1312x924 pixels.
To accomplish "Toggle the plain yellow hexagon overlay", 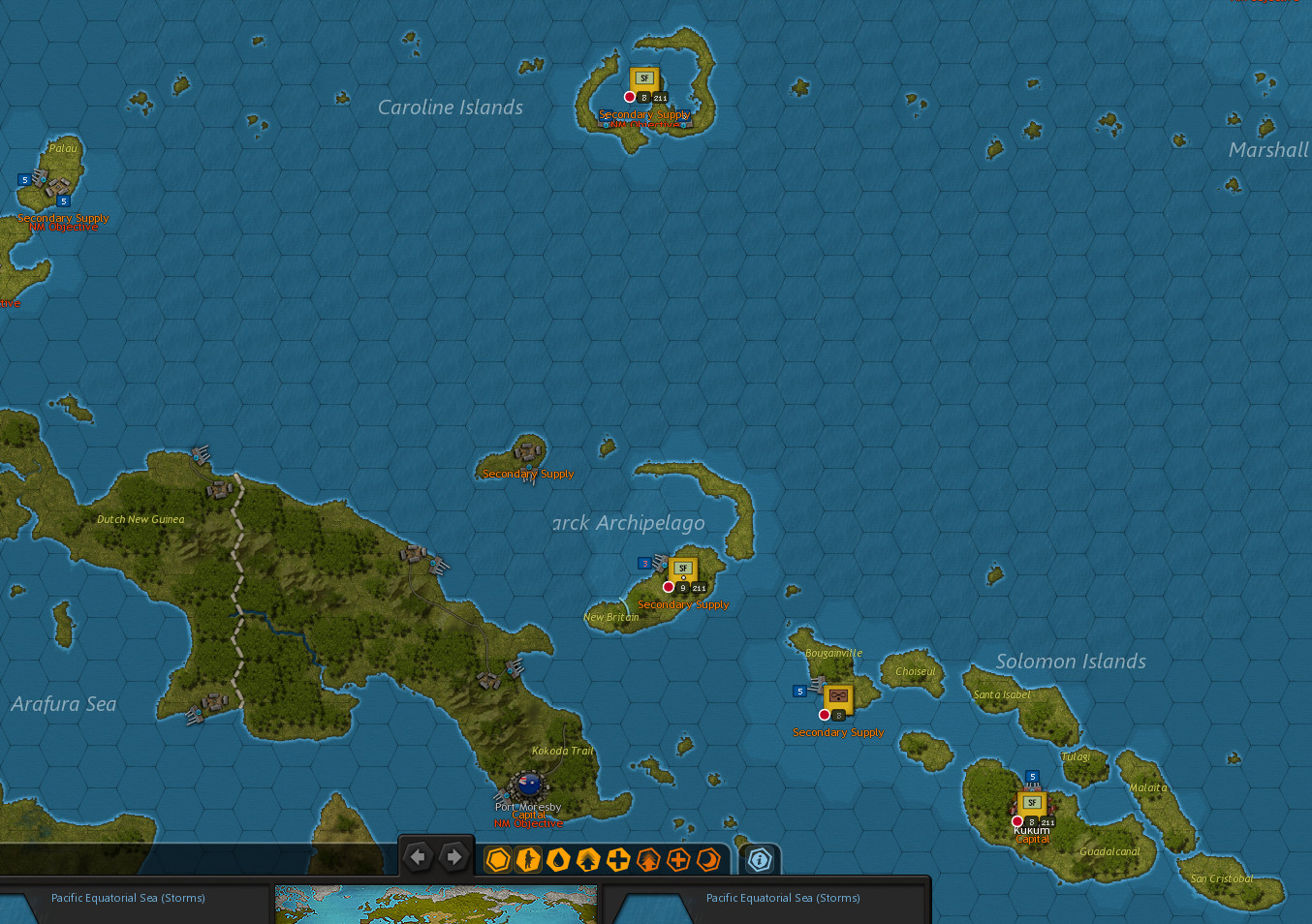I will click(x=497, y=859).
